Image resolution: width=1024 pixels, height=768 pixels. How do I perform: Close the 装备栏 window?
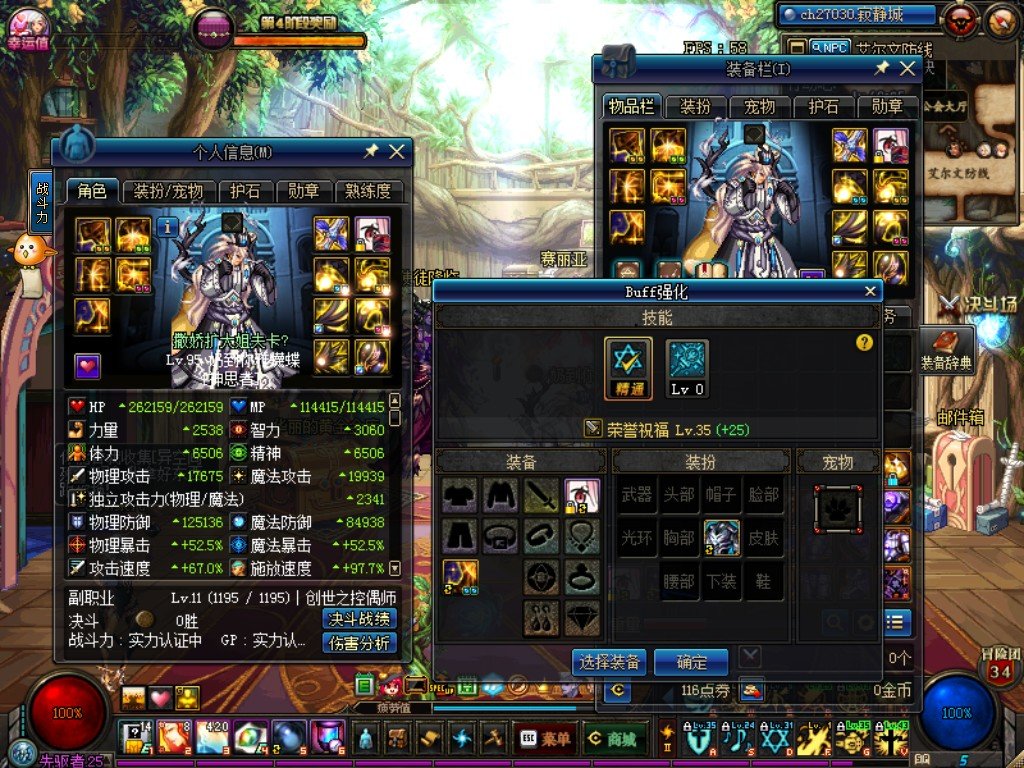click(907, 68)
